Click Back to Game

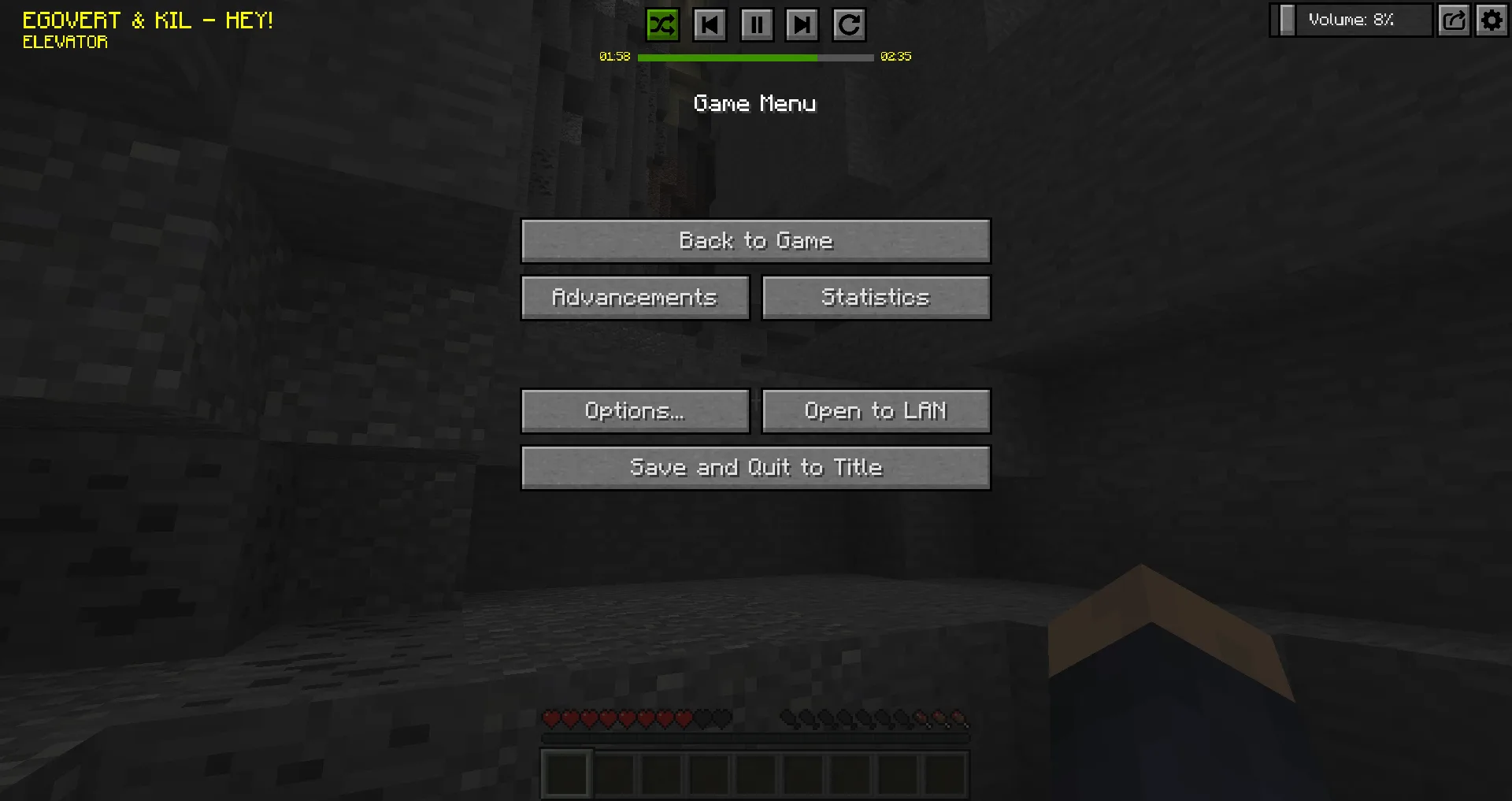point(755,241)
